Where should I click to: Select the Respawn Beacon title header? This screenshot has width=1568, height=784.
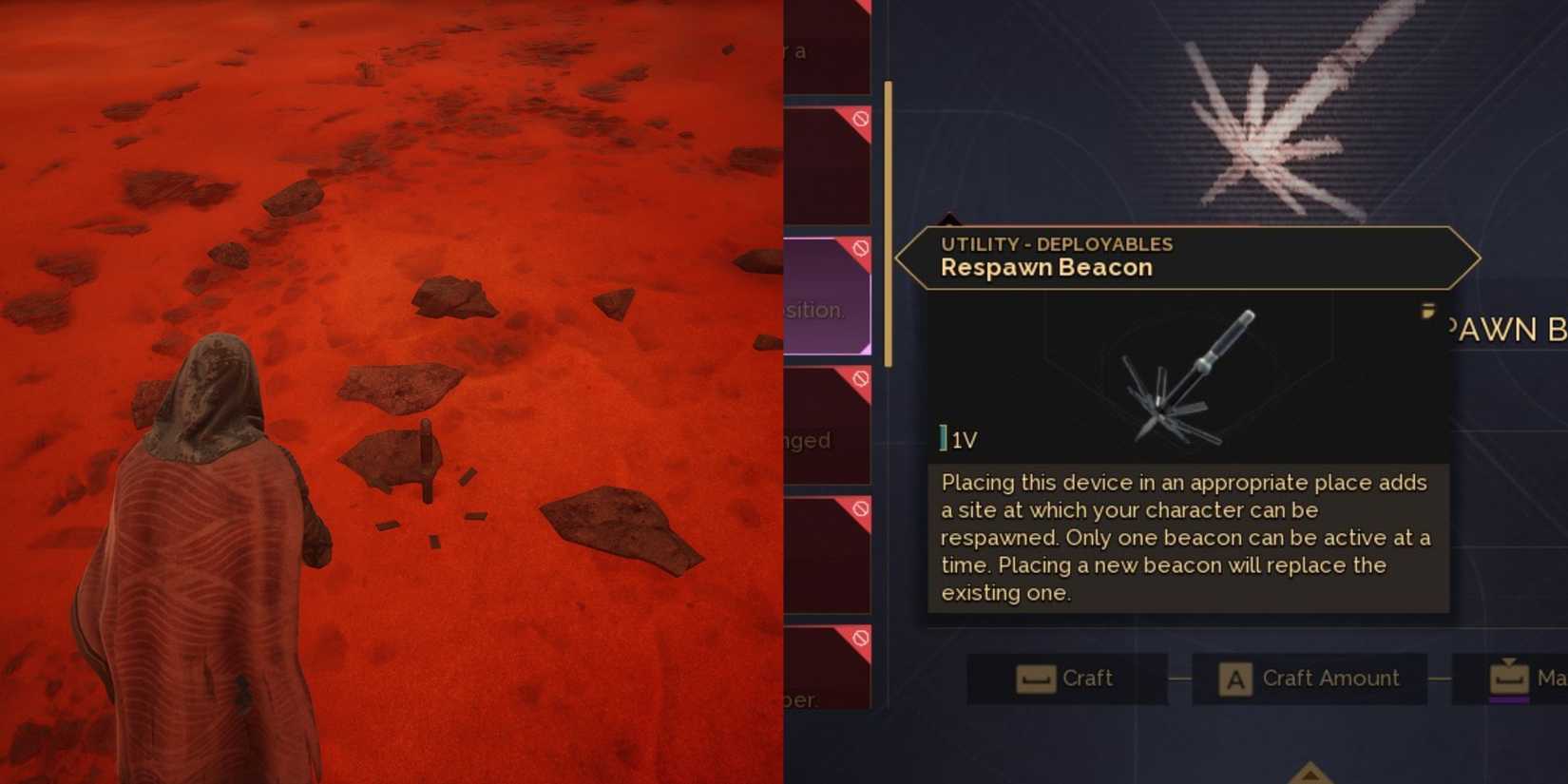[x=1045, y=268]
